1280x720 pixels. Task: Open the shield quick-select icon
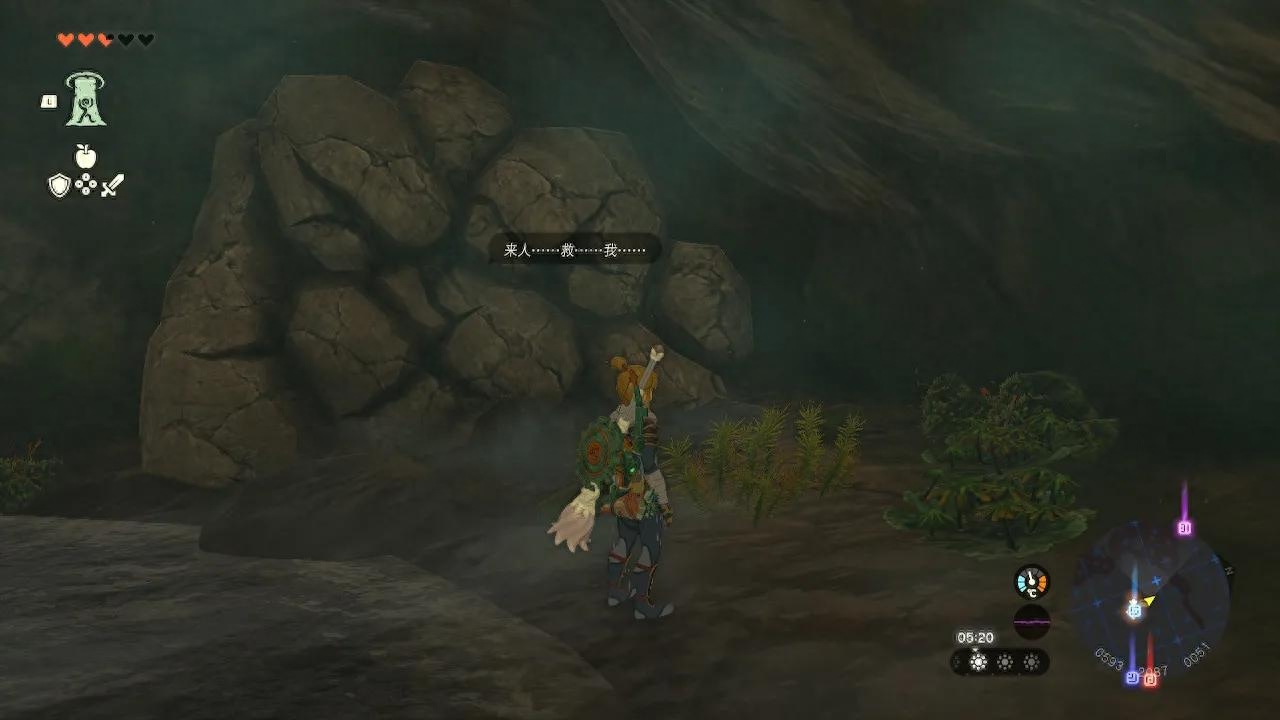point(59,185)
